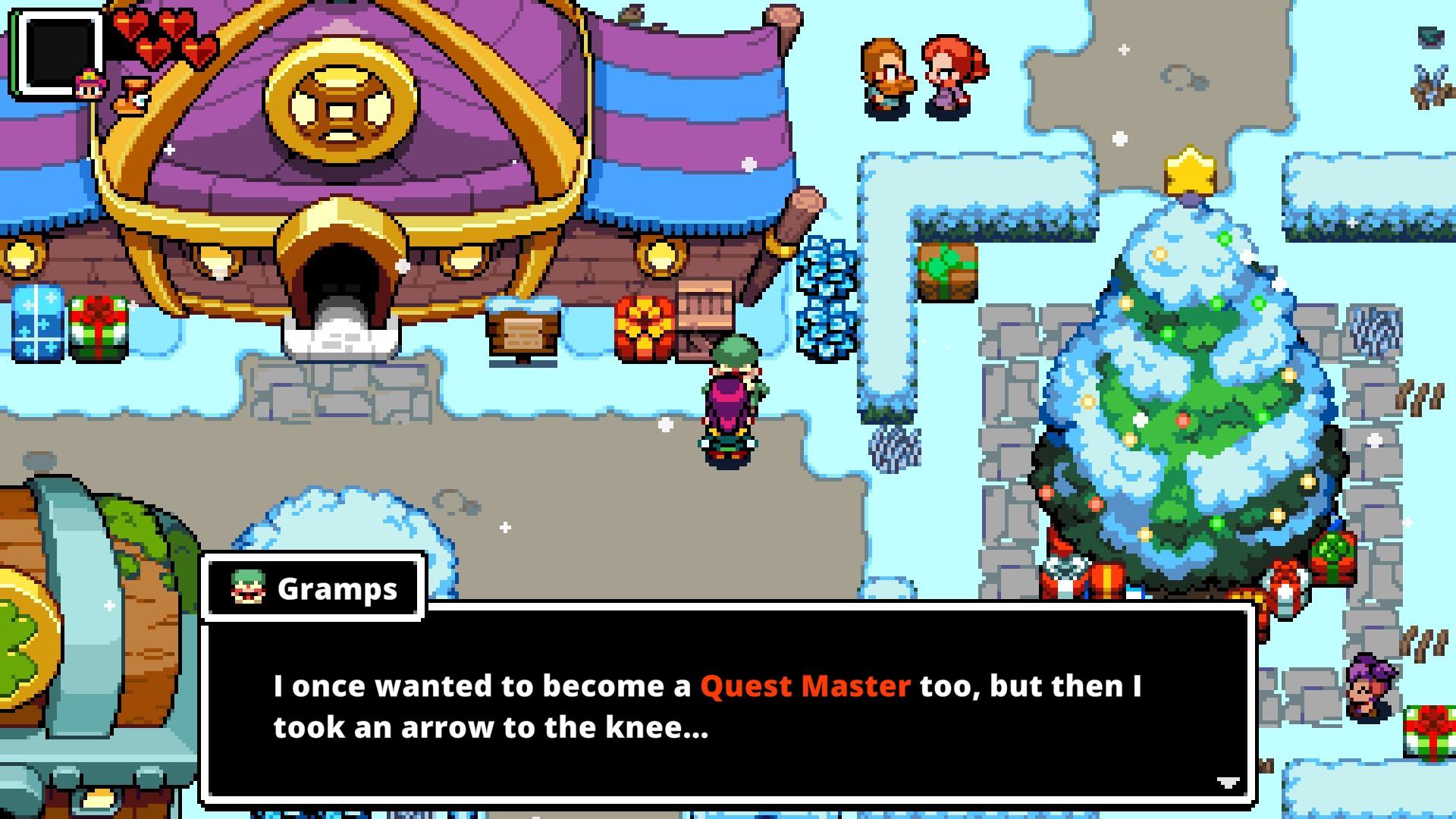Select the empty equipped item slot
The image size is (1456, 819).
point(58,53)
